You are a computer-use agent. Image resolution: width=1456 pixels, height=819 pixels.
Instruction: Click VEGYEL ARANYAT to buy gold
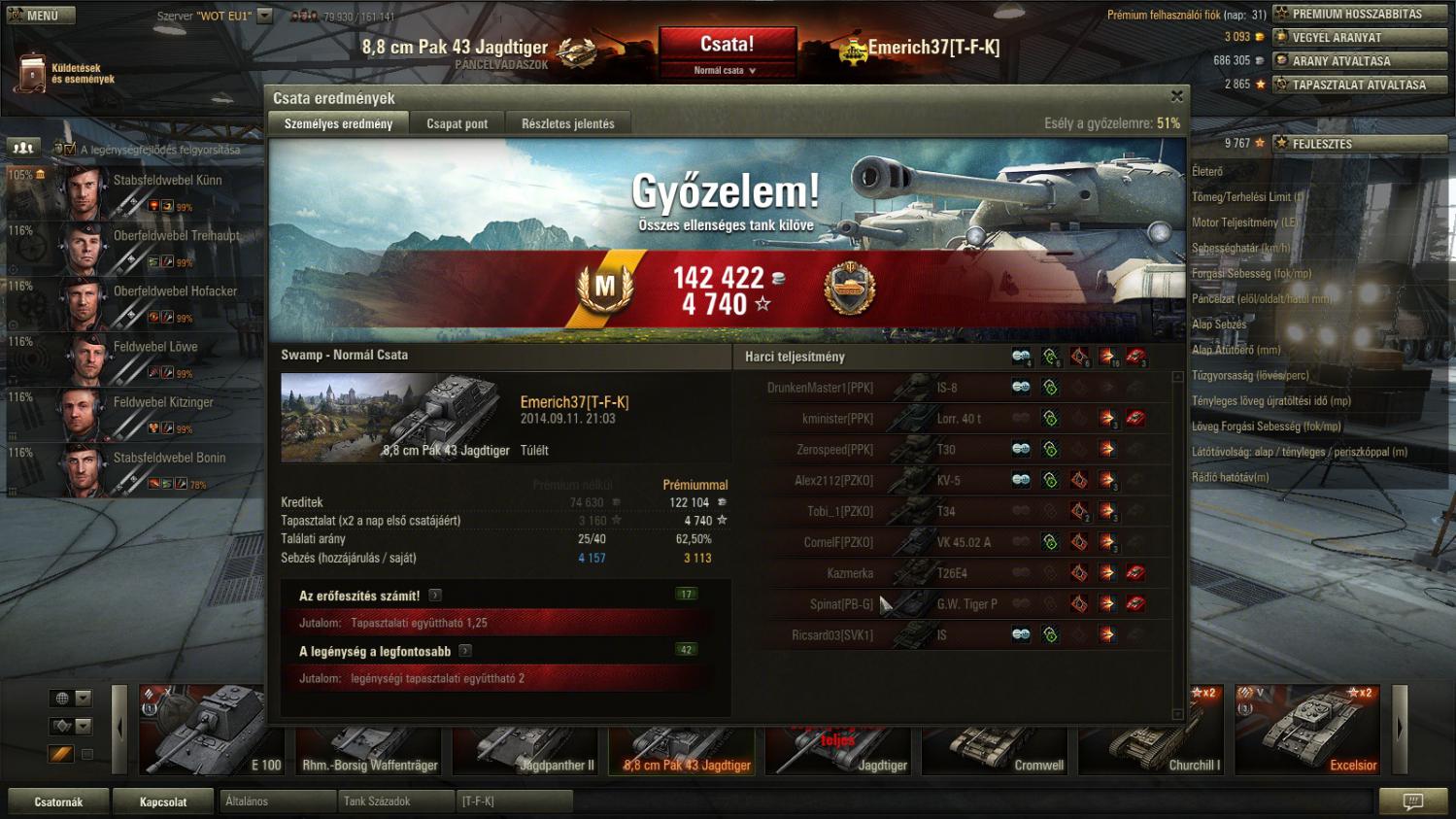pyautogui.click(x=1358, y=37)
